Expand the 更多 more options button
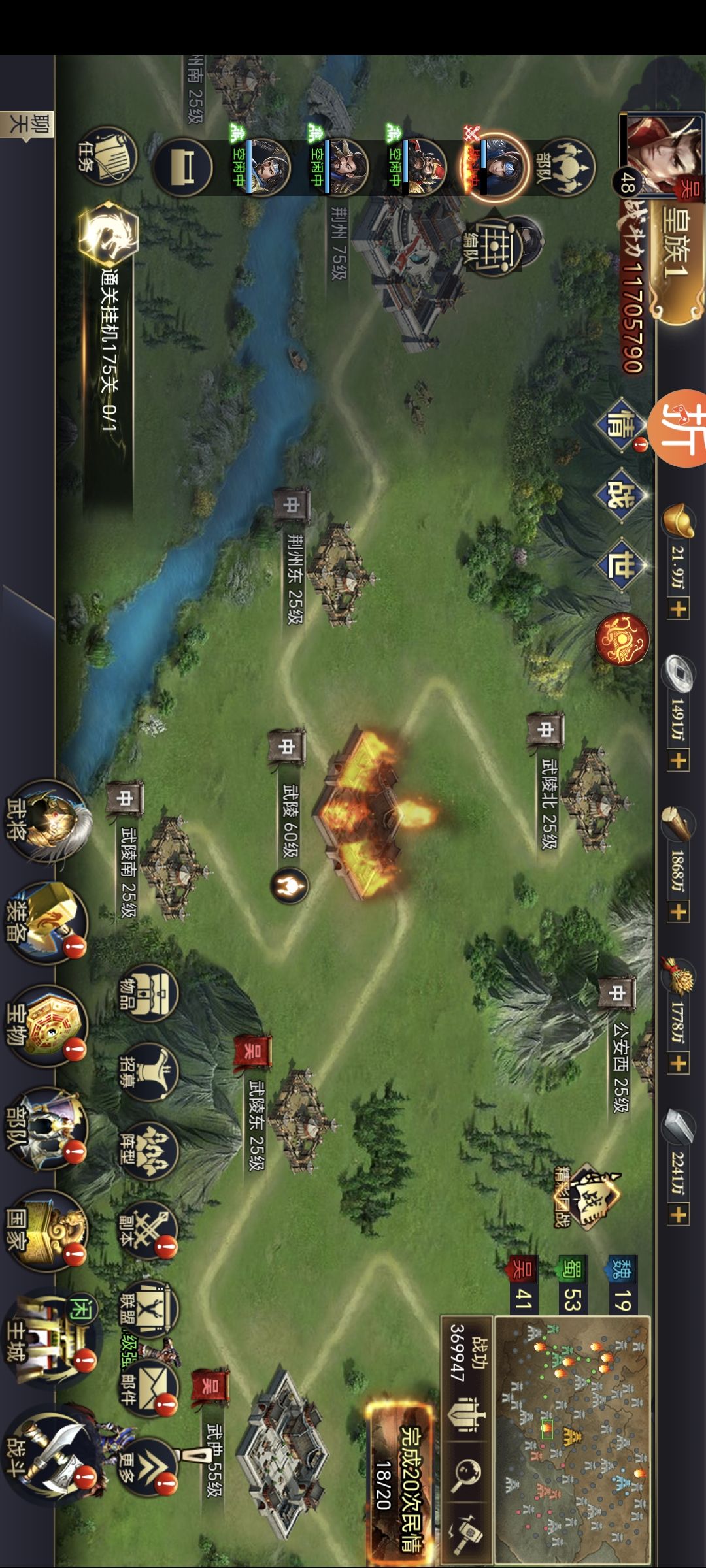This screenshot has height=1568, width=706. (x=148, y=1467)
